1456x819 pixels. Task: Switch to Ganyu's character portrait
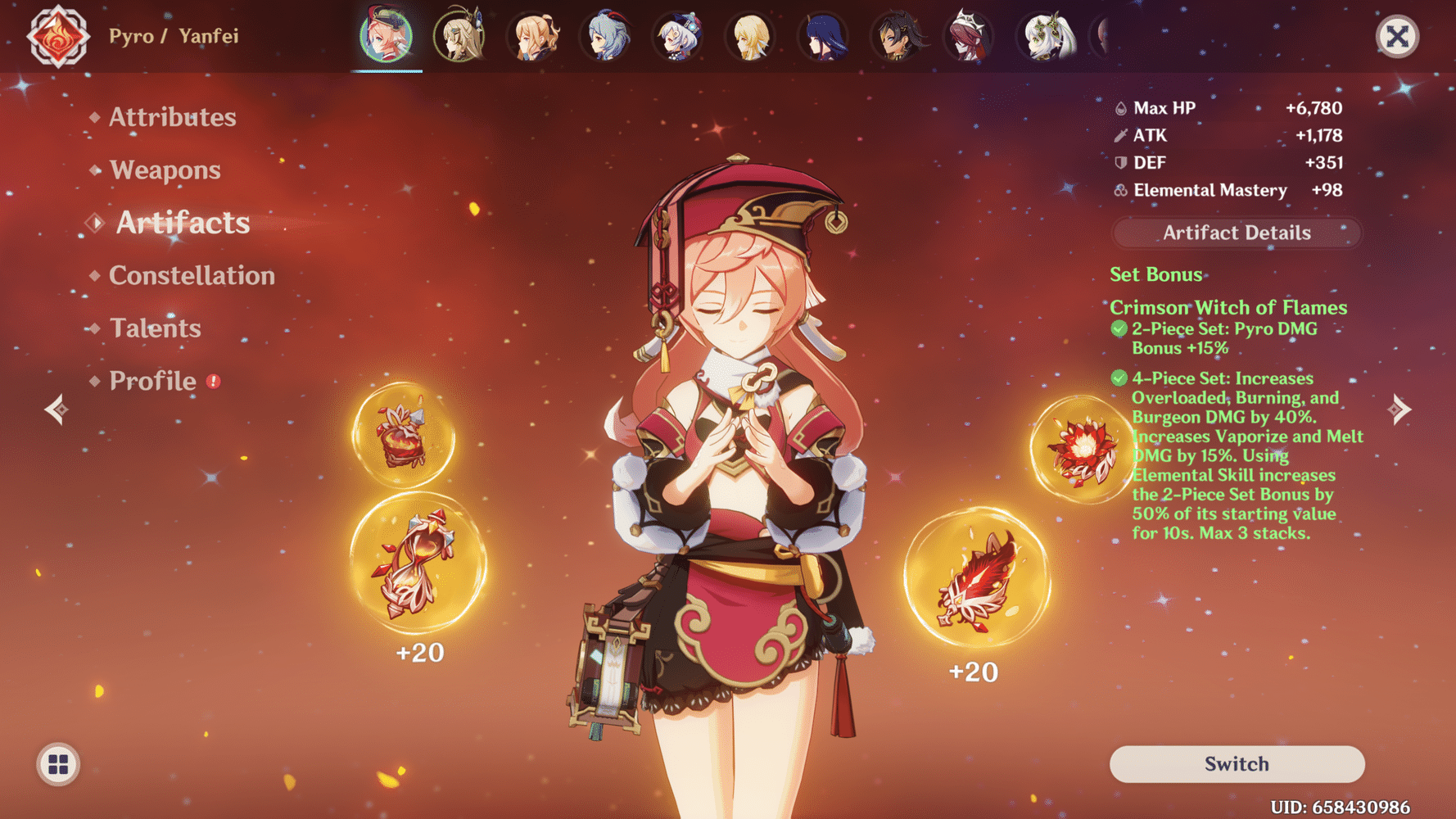click(606, 37)
